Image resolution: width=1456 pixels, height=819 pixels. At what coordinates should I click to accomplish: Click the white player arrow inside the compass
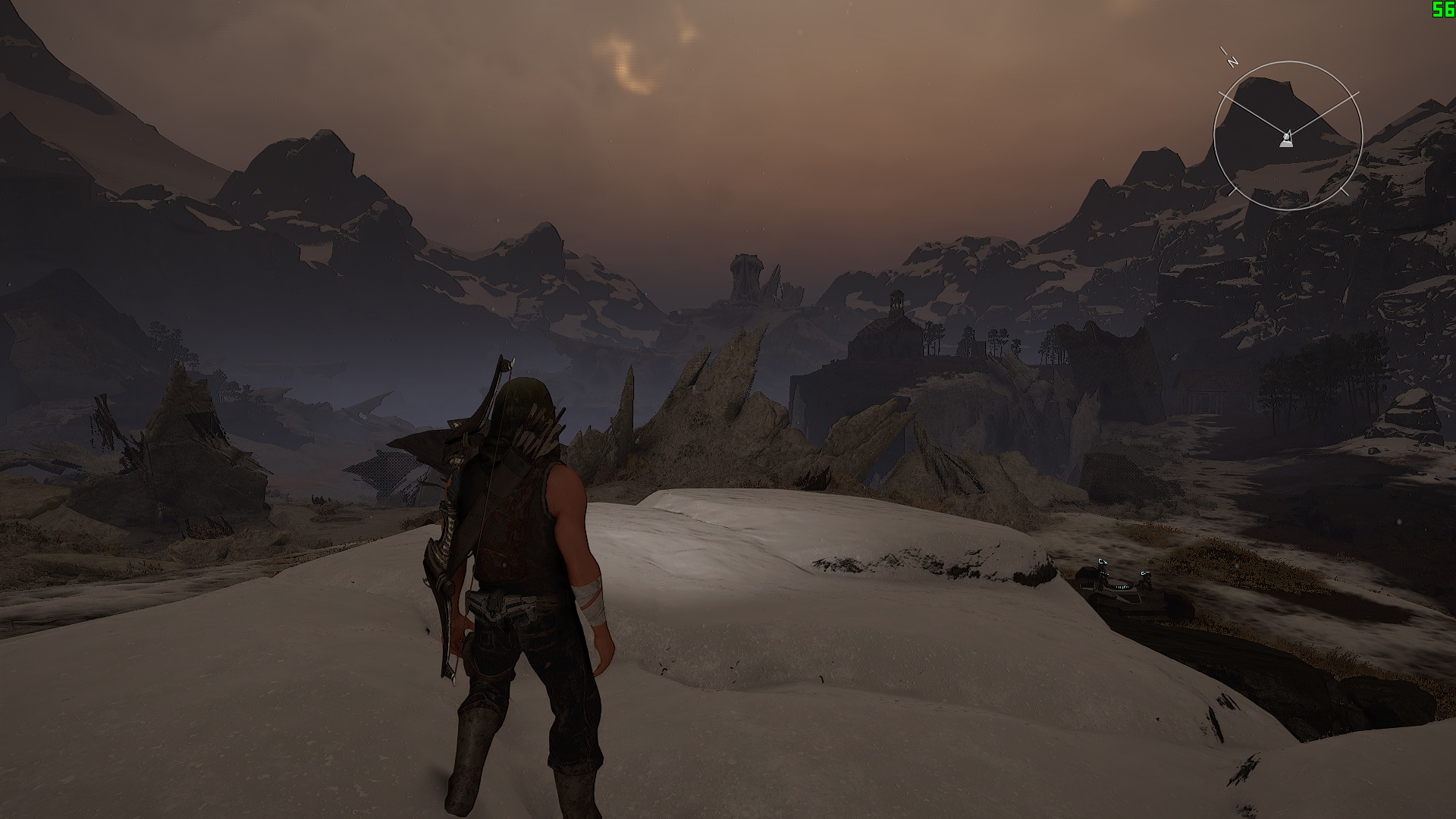pos(1288,140)
